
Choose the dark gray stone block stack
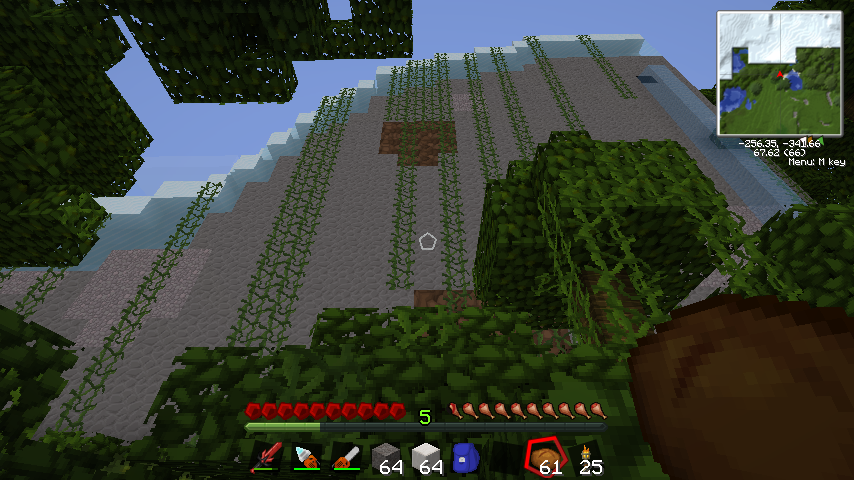tap(386, 459)
